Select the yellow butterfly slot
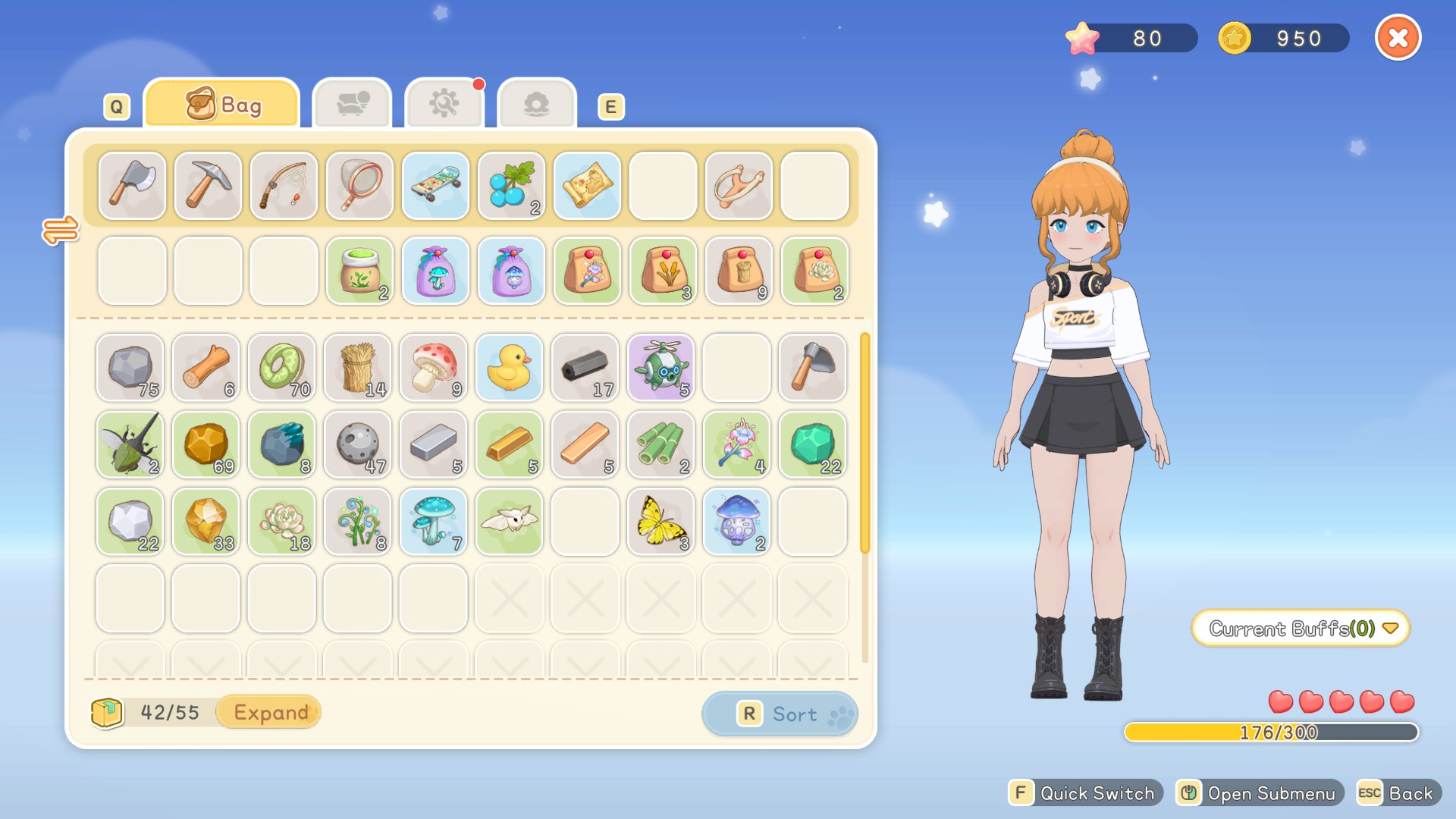 [x=661, y=522]
